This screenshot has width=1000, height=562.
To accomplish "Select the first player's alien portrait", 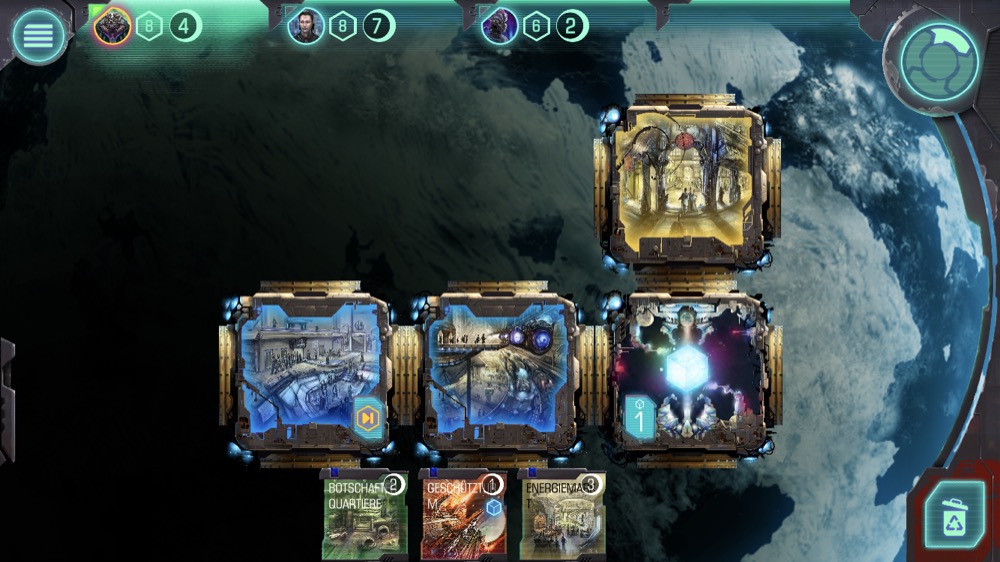I will tap(112, 26).
